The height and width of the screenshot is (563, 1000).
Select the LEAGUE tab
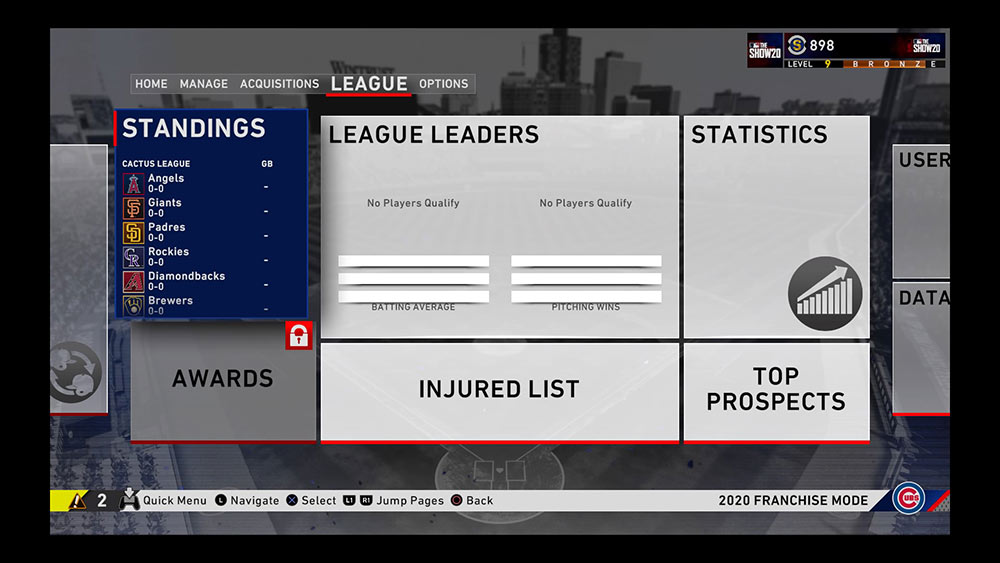pyautogui.click(x=369, y=84)
